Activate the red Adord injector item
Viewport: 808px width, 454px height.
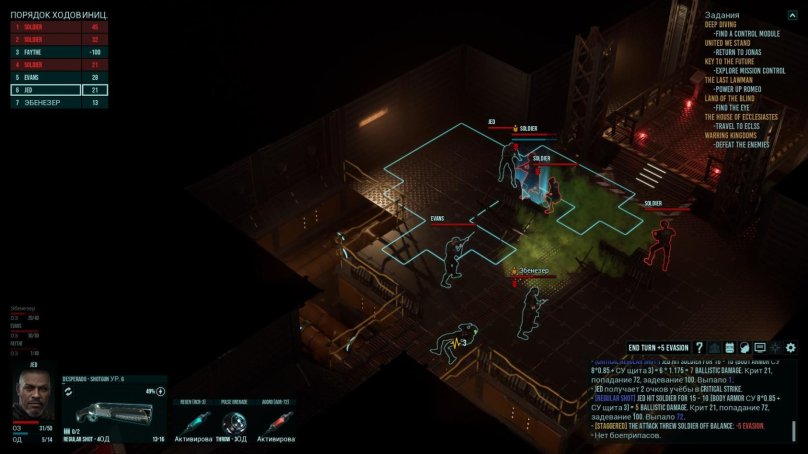pyautogui.click(x=275, y=419)
